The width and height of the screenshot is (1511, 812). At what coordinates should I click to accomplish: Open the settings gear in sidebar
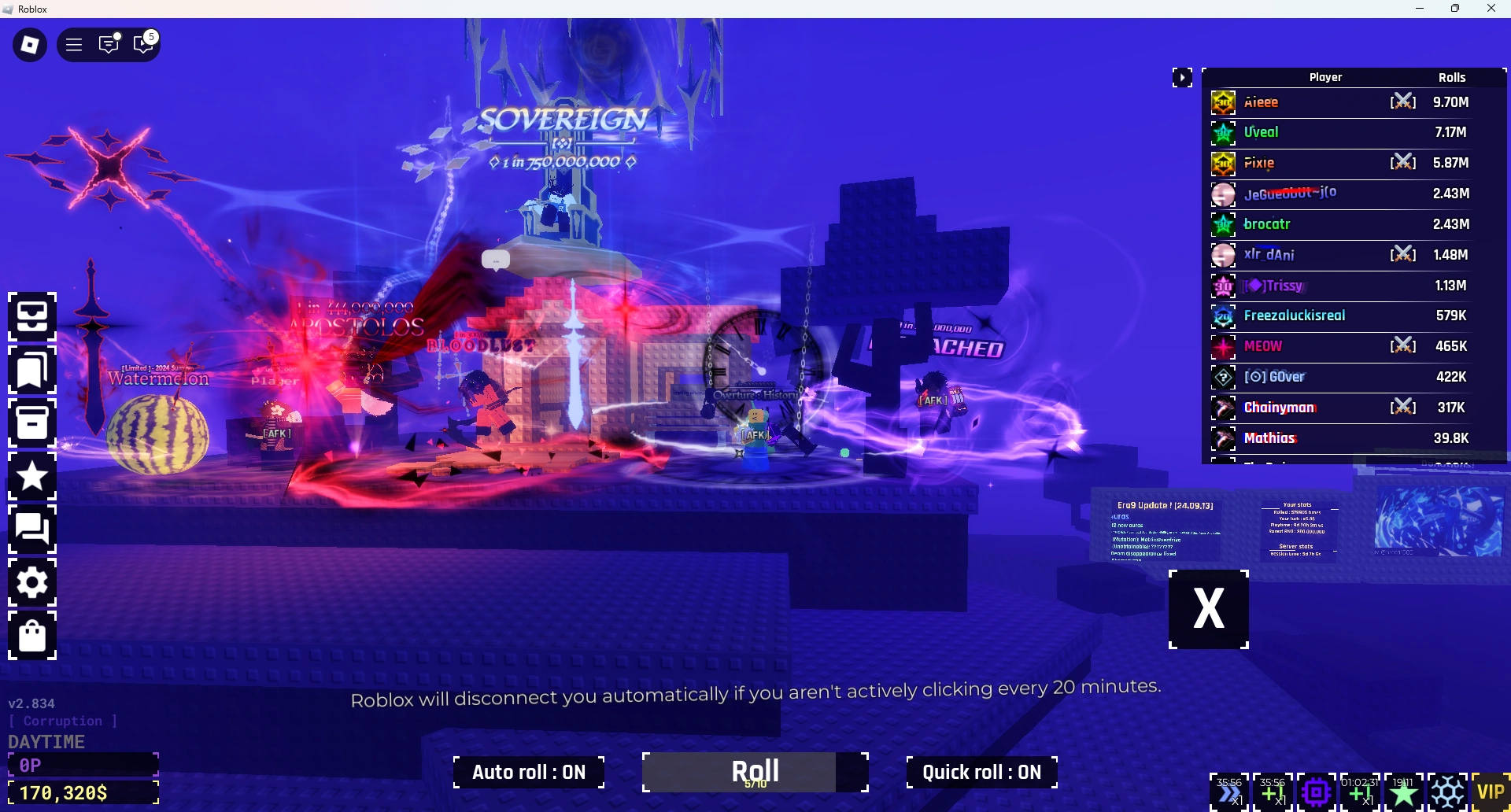pyautogui.click(x=32, y=582)
